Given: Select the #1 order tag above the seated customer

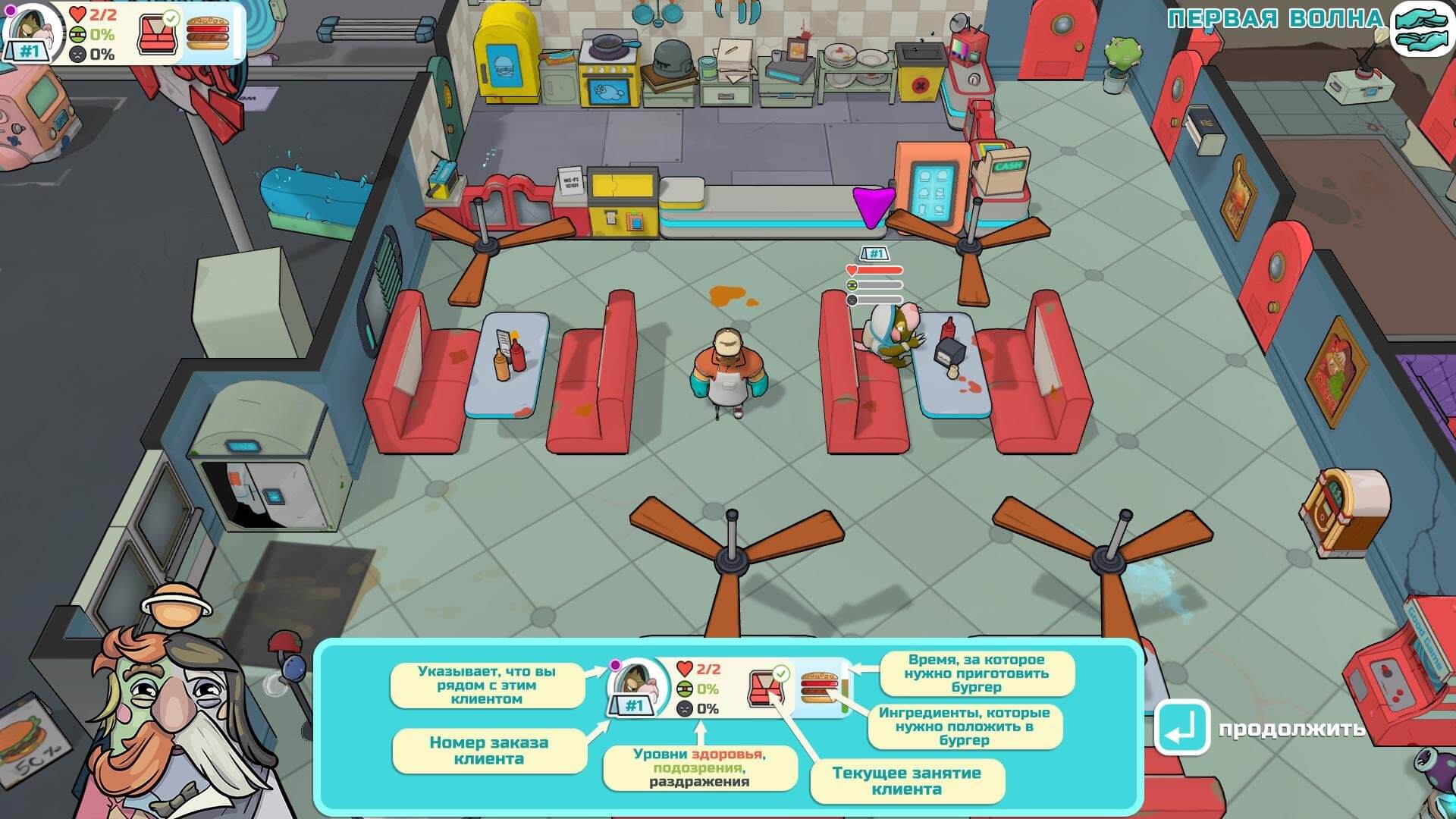Looking at the screenshot, I should click(875, 253).
